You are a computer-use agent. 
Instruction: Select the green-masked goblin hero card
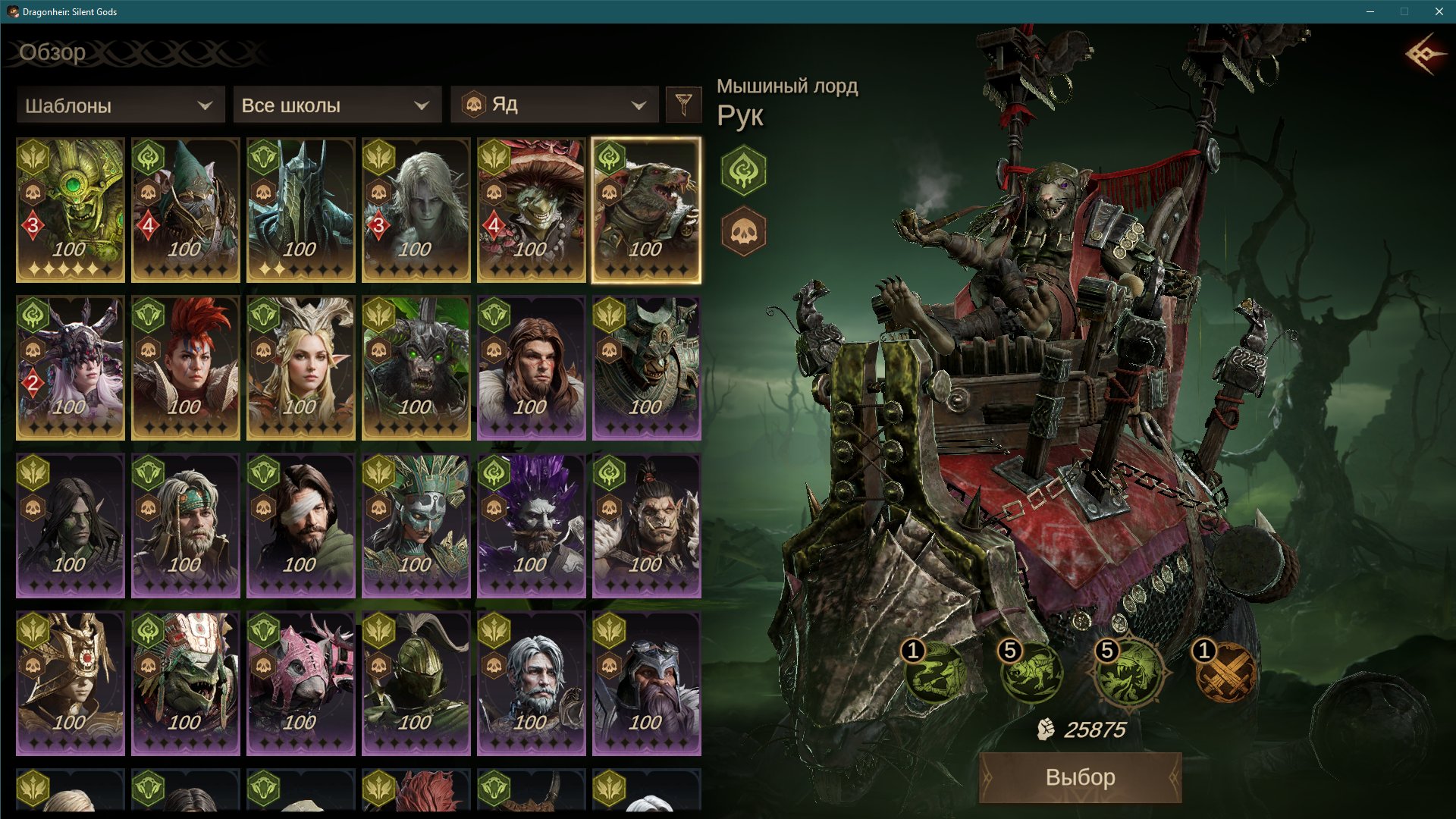[x=71, y=210]
